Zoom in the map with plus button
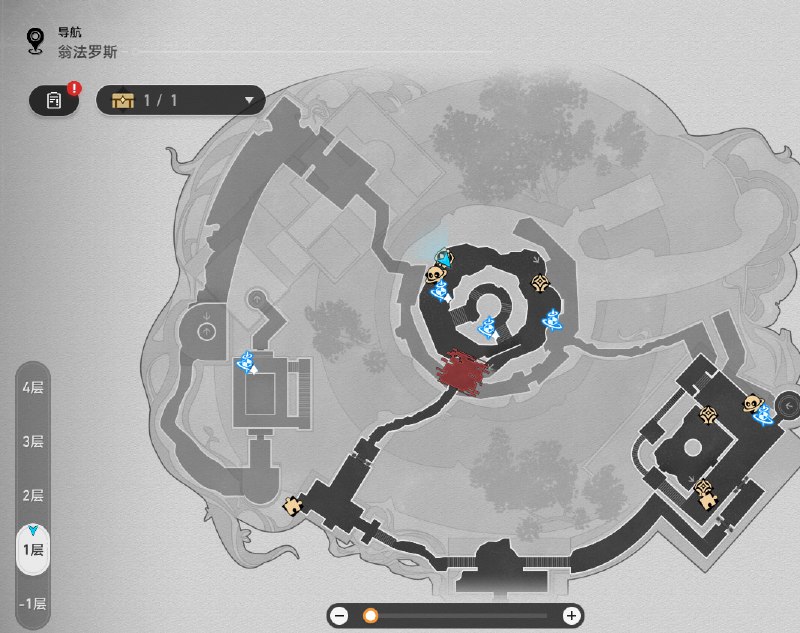The image size is (800, 633). (x=571, y=616)
